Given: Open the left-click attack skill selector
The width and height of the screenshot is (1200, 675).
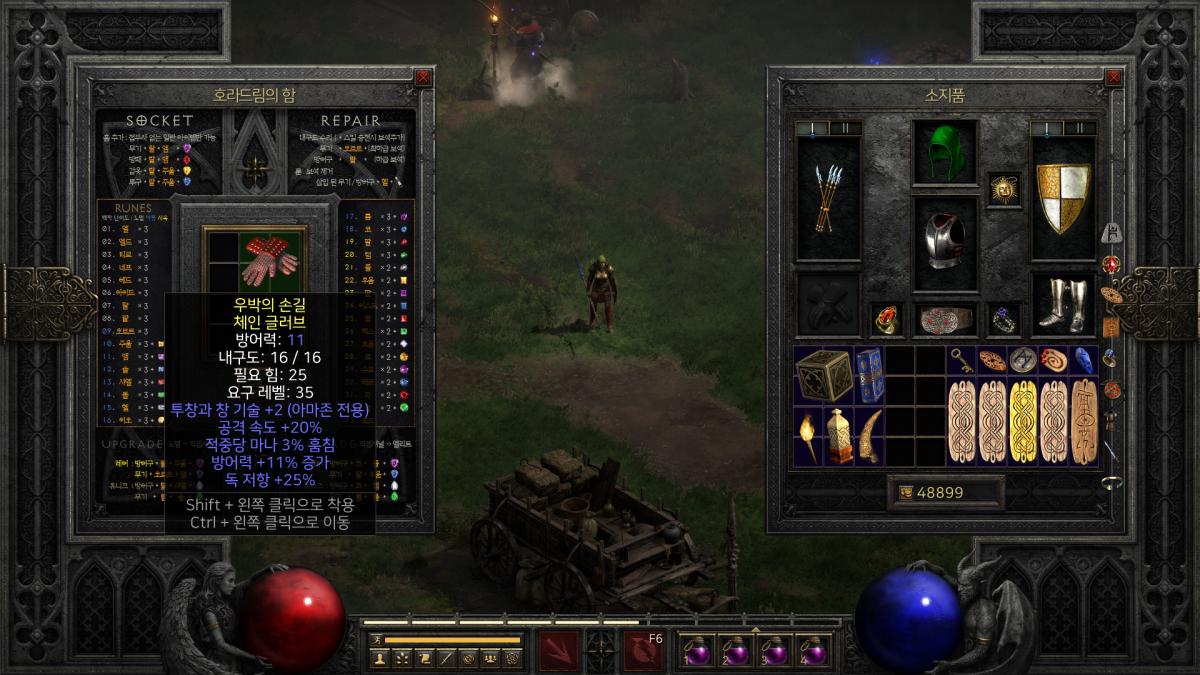Looking at the screenshot, I should click(x=558, y=650).
